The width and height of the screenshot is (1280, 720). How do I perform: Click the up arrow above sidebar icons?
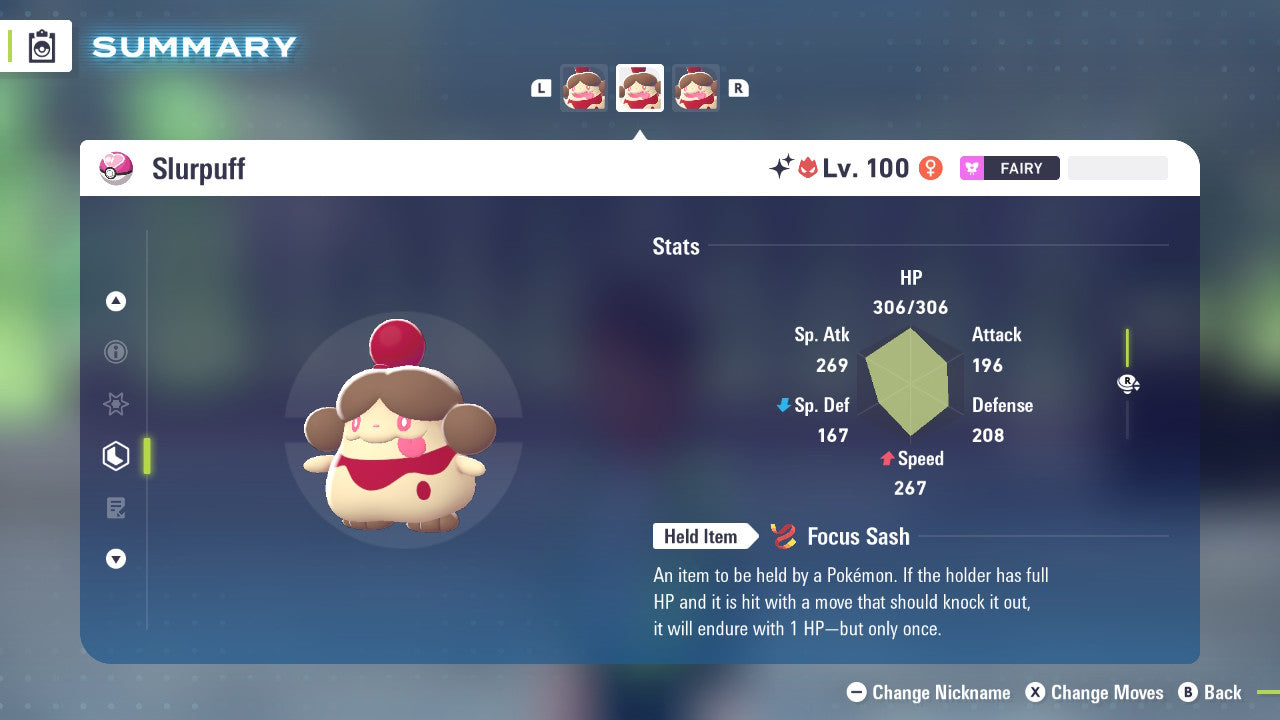pos(116,300)
